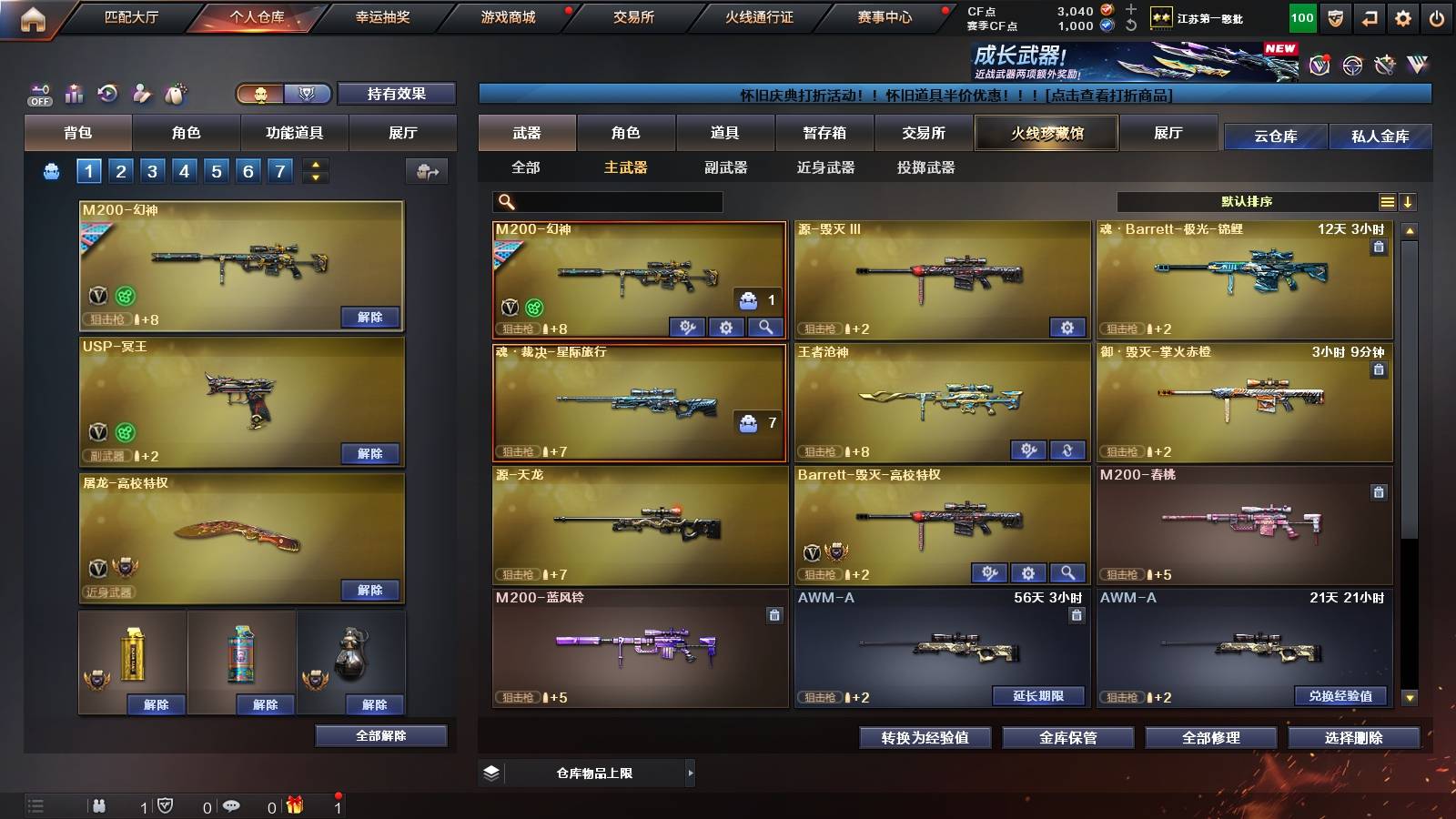Screen dimensions: 1456x819
Task: Toggle the sort direction arrow icon
Action: 1410,201
